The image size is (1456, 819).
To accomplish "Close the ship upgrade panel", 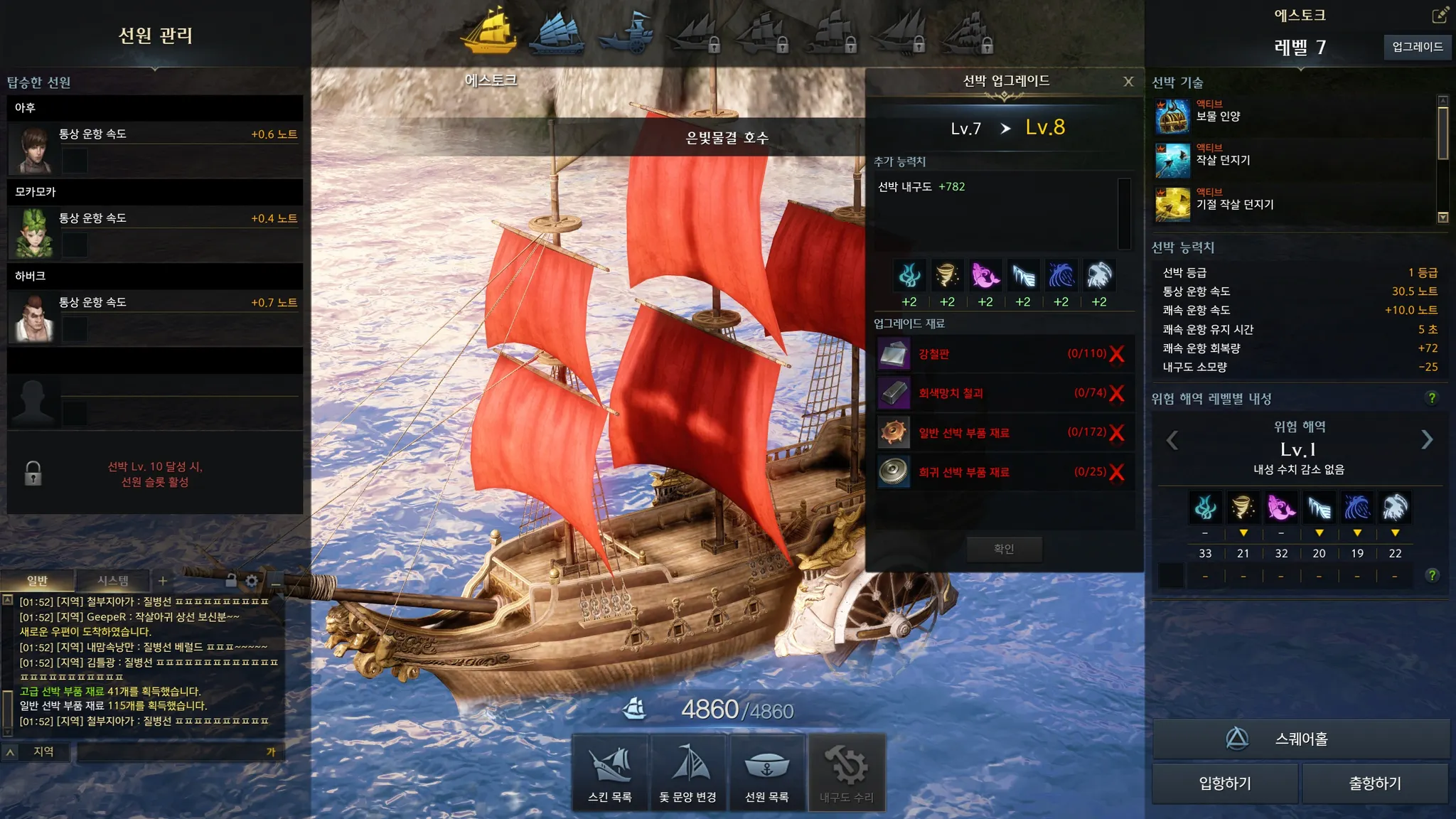I will point(1128,82).
